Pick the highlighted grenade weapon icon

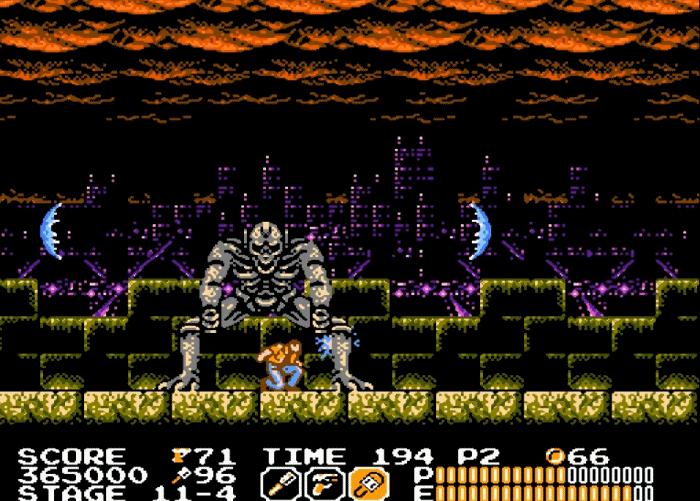pyautogui.click(x=365, y=484)
